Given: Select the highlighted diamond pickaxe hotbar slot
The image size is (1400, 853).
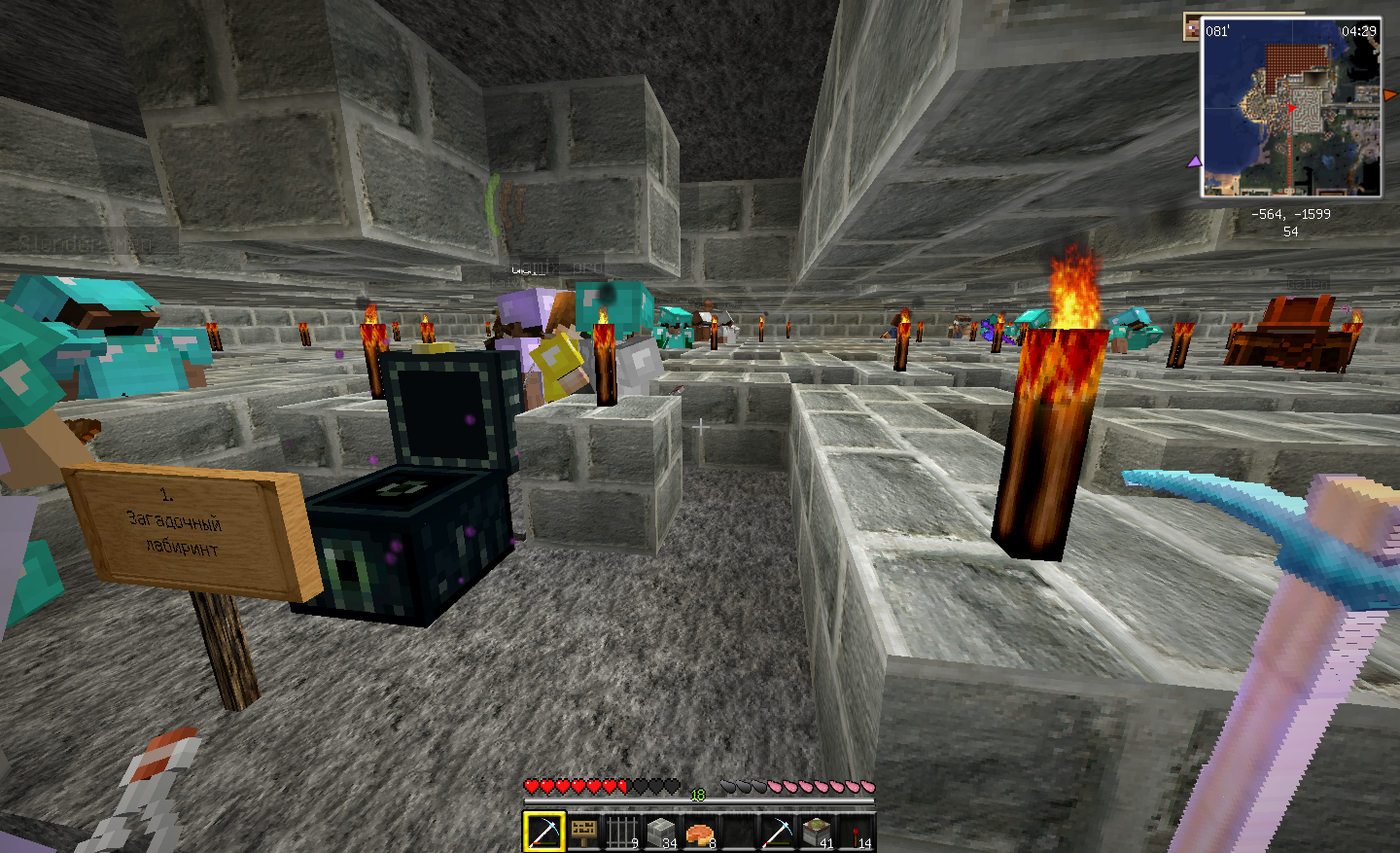Looking at the screenshot, I should point(543,832).
